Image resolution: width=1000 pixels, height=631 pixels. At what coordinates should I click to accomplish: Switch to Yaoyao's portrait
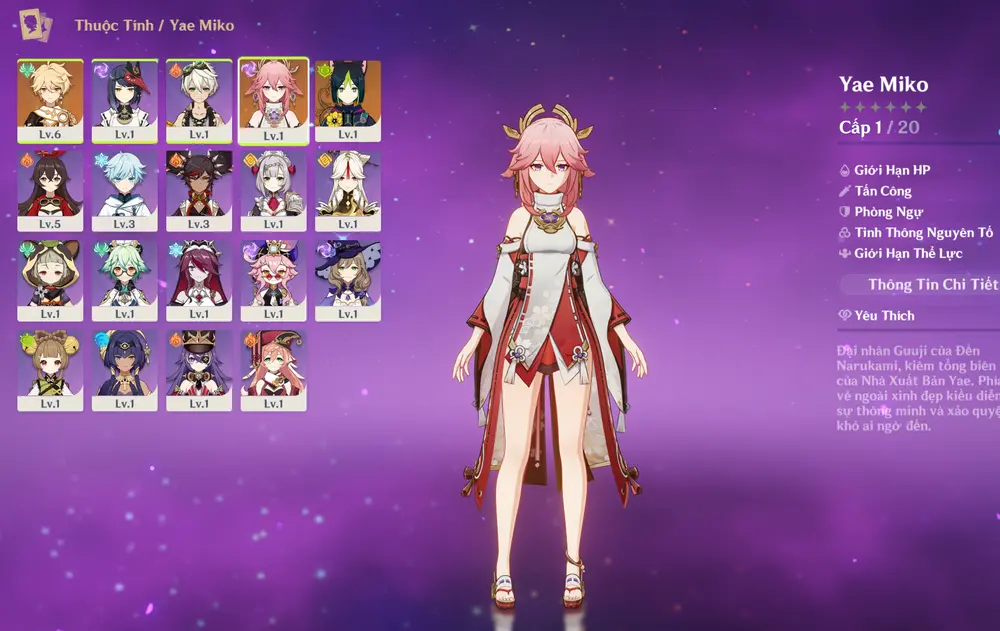50,367
